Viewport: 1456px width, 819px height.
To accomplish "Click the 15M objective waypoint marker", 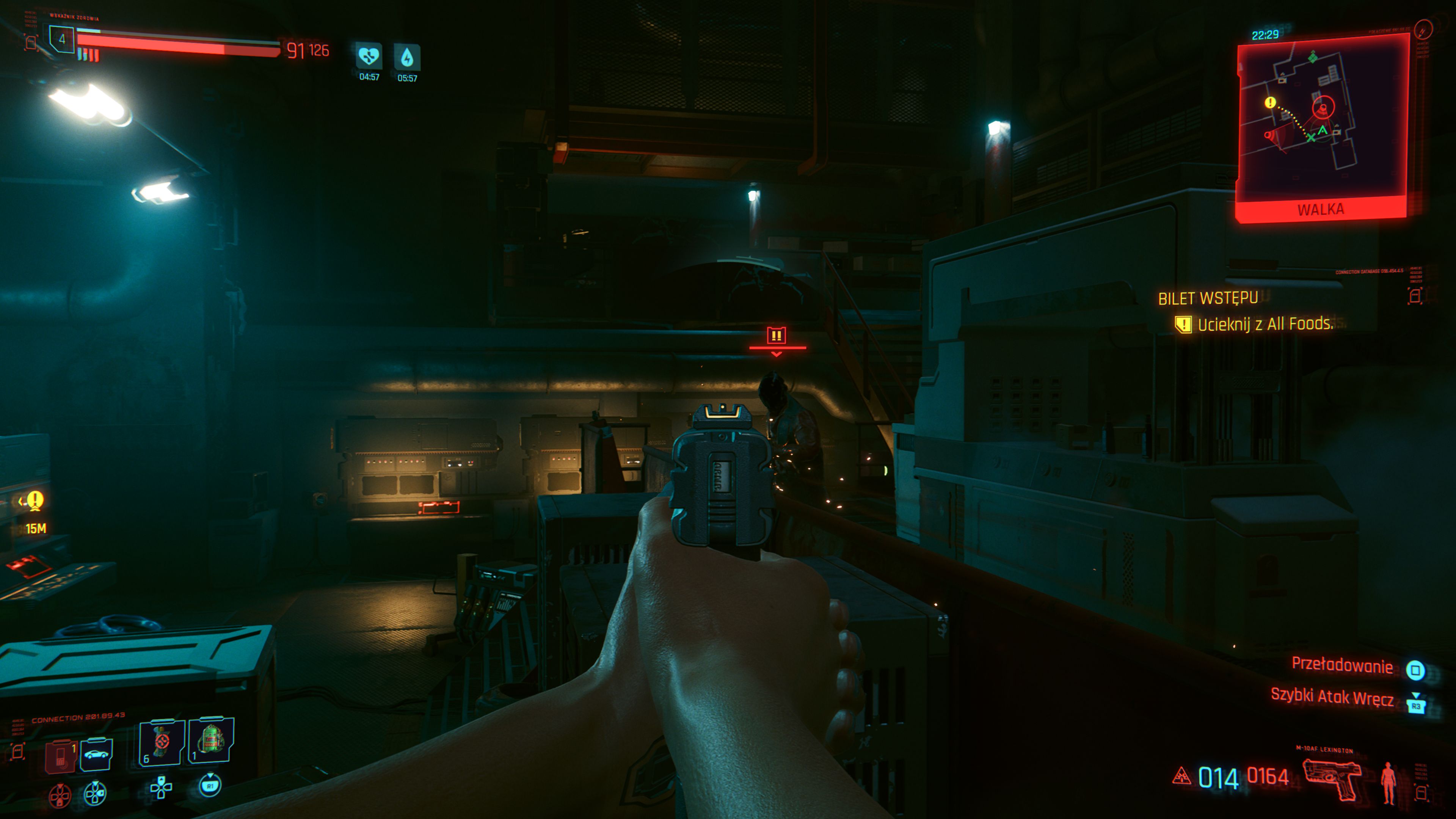I will point(35,501).
